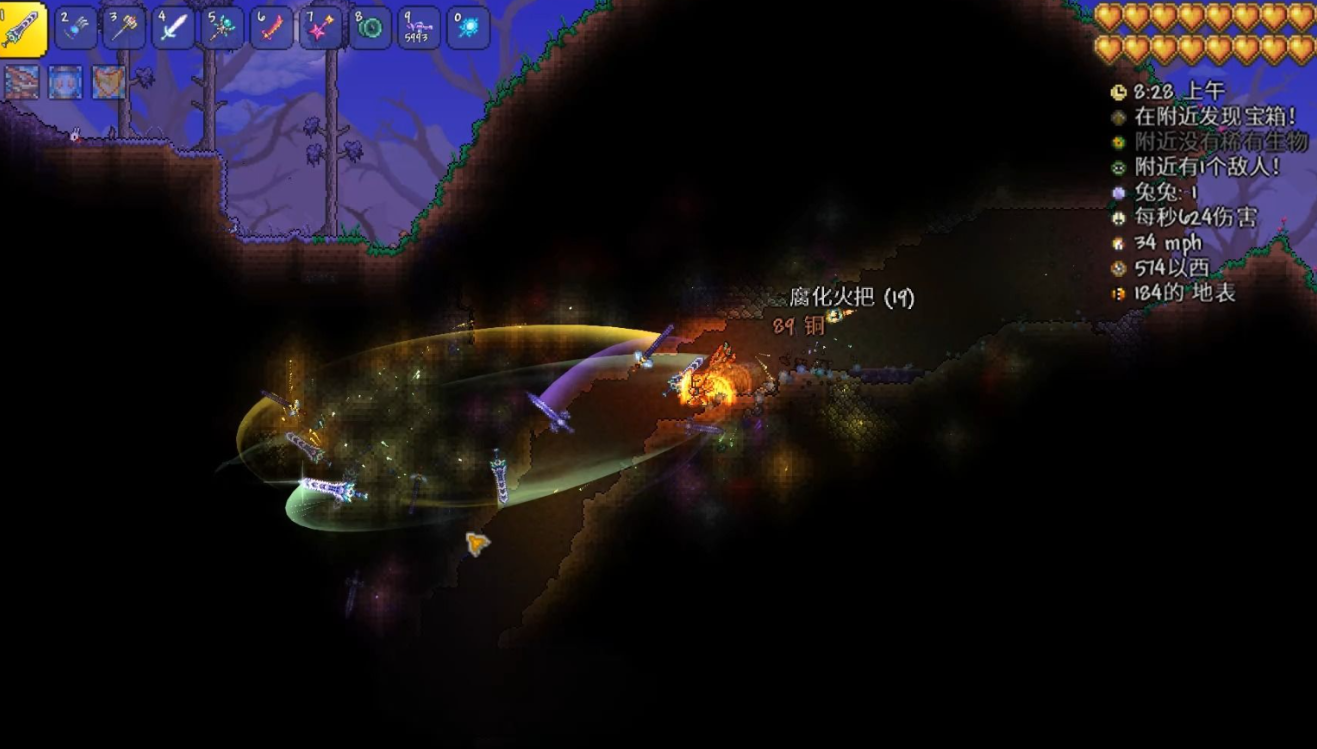Click the brown buff icon under the hotbar
The width and height of the screenshot is (1317, 749).
22,82
